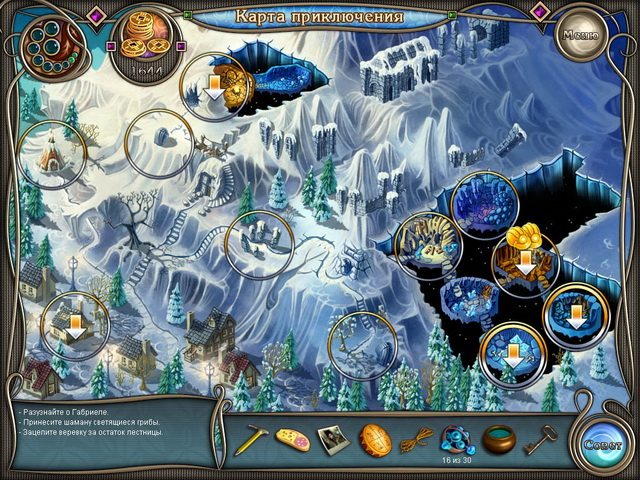Choose the metal key inventory item
This screenshot has width=640, height=480.
540,438
